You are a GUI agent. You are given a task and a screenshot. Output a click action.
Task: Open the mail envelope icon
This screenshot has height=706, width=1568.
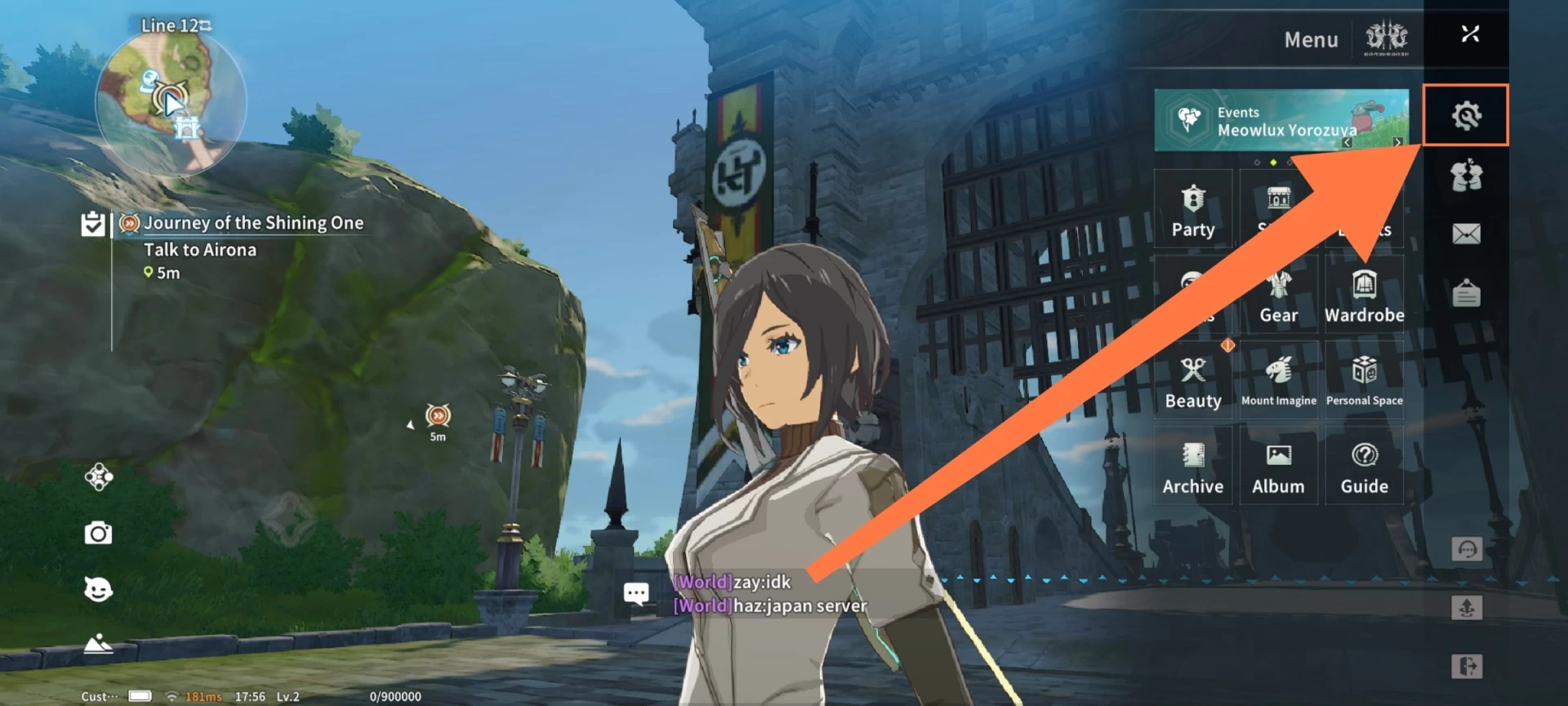[x=1466, y=235]
